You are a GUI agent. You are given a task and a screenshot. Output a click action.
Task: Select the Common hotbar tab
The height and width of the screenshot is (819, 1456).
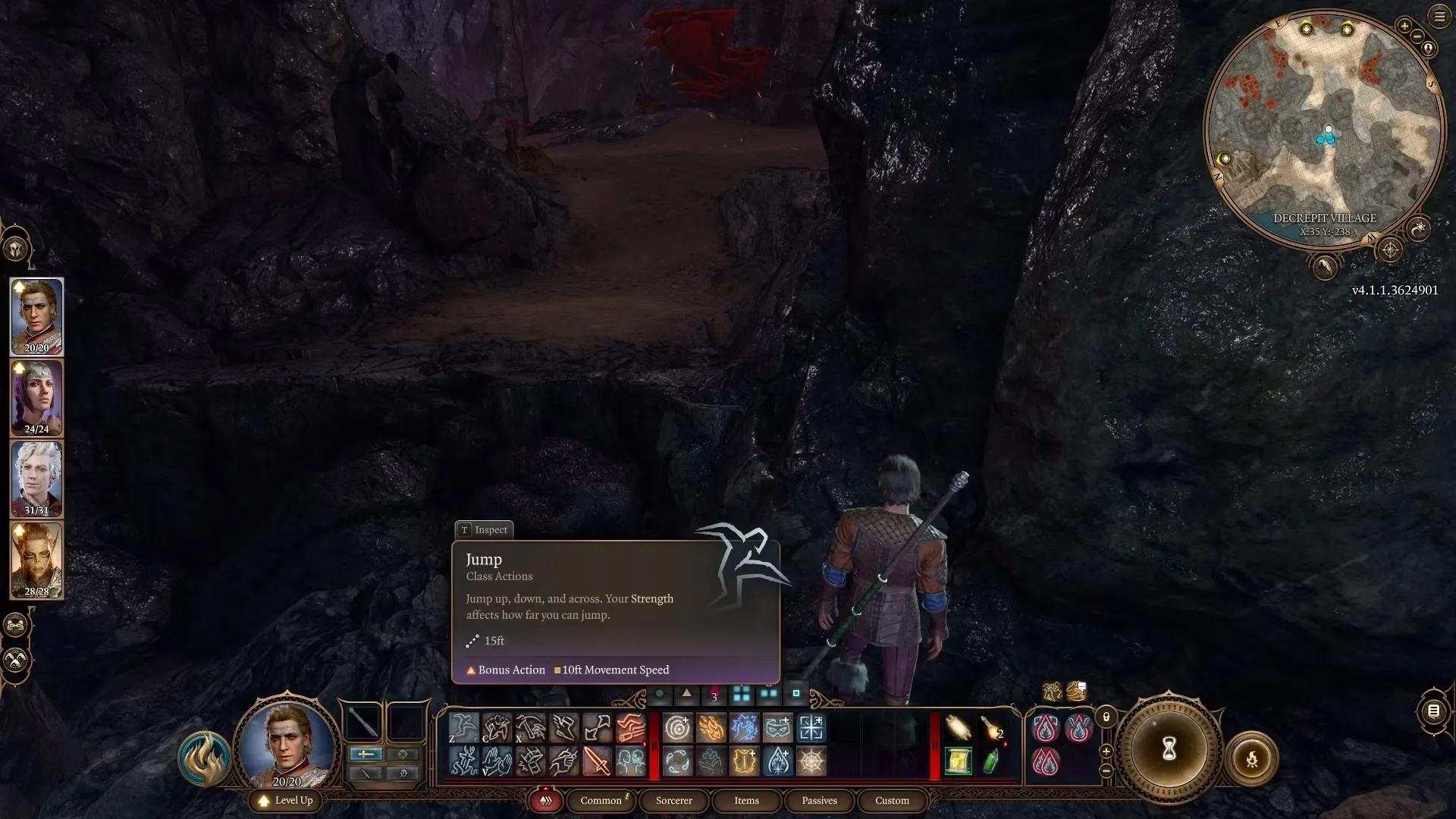pos(601,800)
